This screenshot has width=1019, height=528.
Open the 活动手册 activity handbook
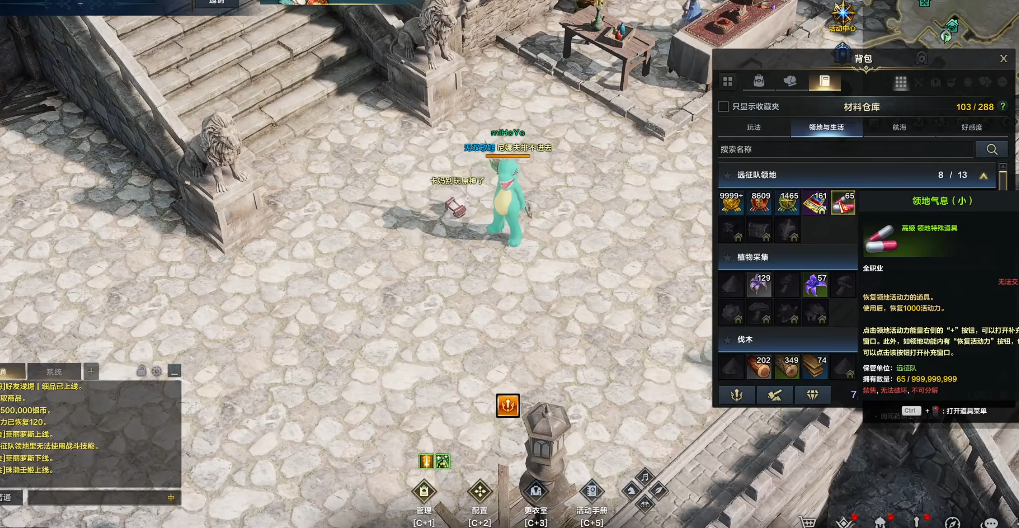(592, 491)
